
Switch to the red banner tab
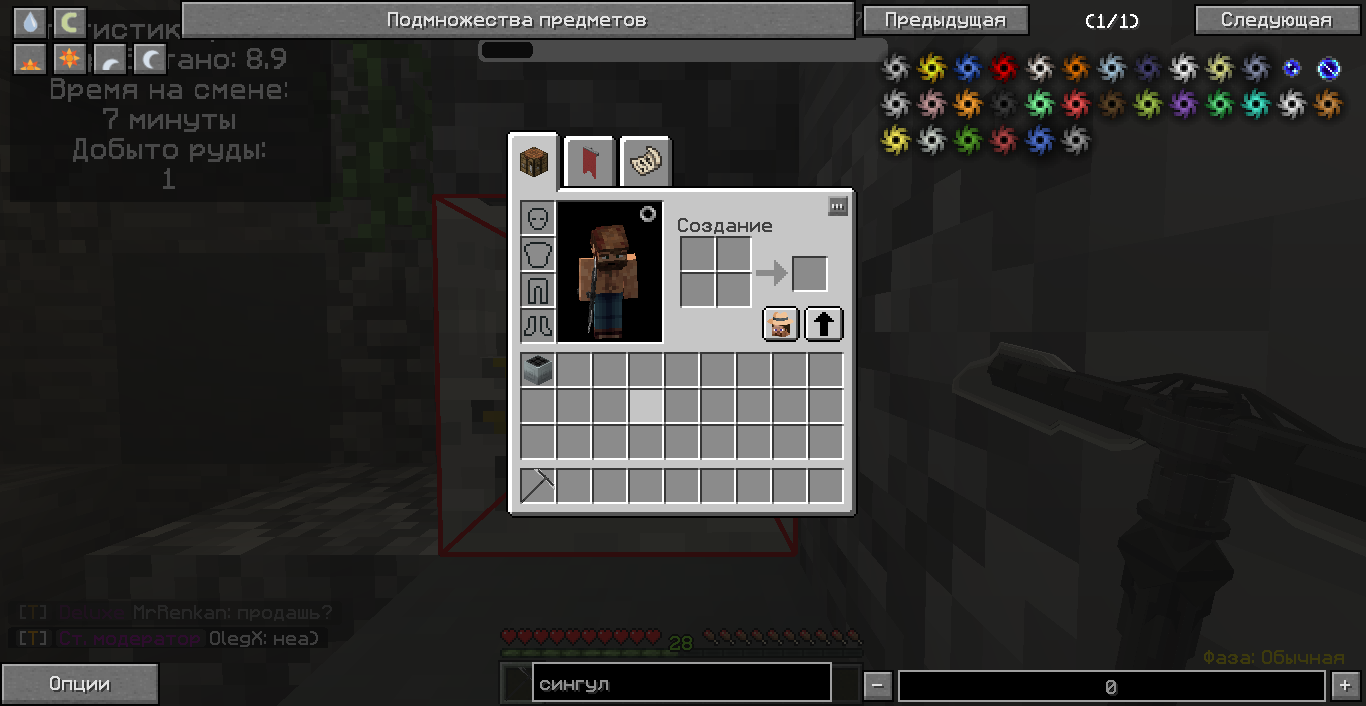click(x=590, y=161)
